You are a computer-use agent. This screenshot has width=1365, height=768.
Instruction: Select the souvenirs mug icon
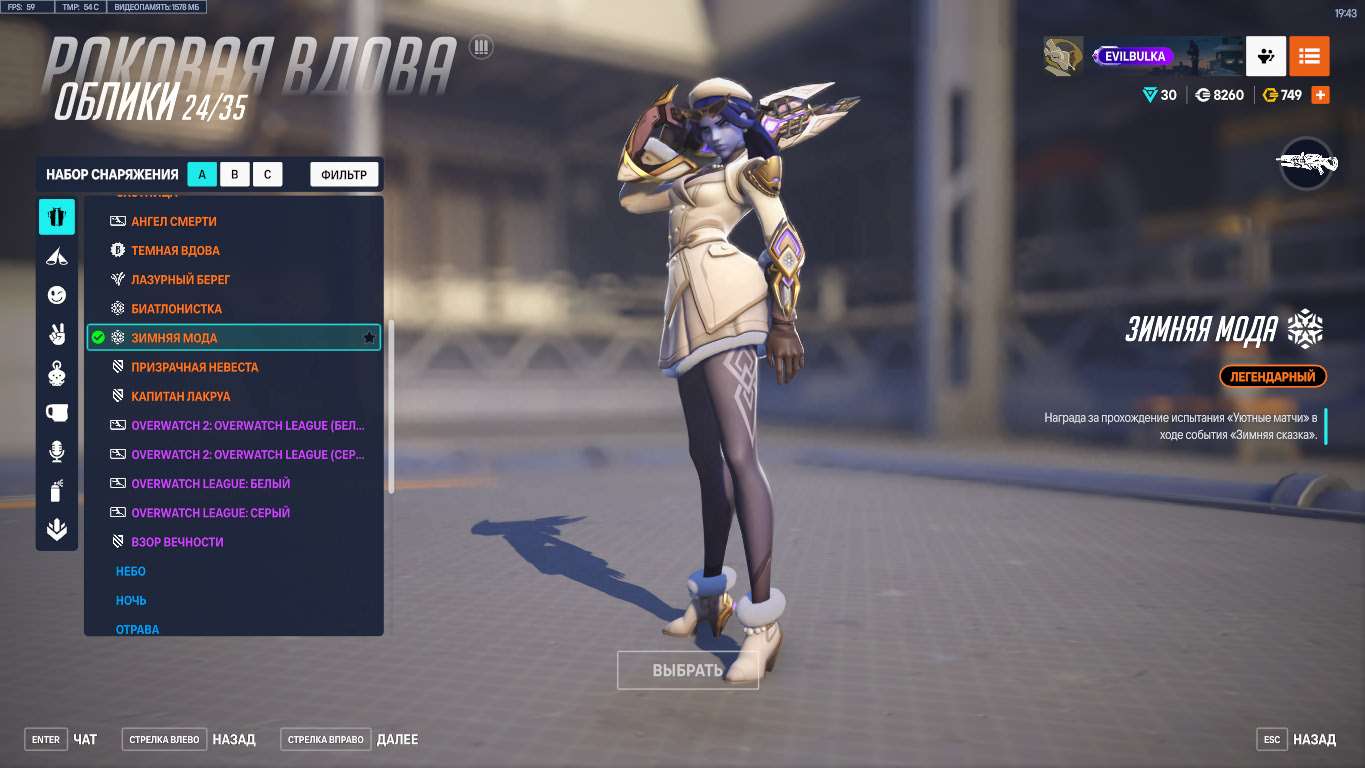(x=57, y=412)
